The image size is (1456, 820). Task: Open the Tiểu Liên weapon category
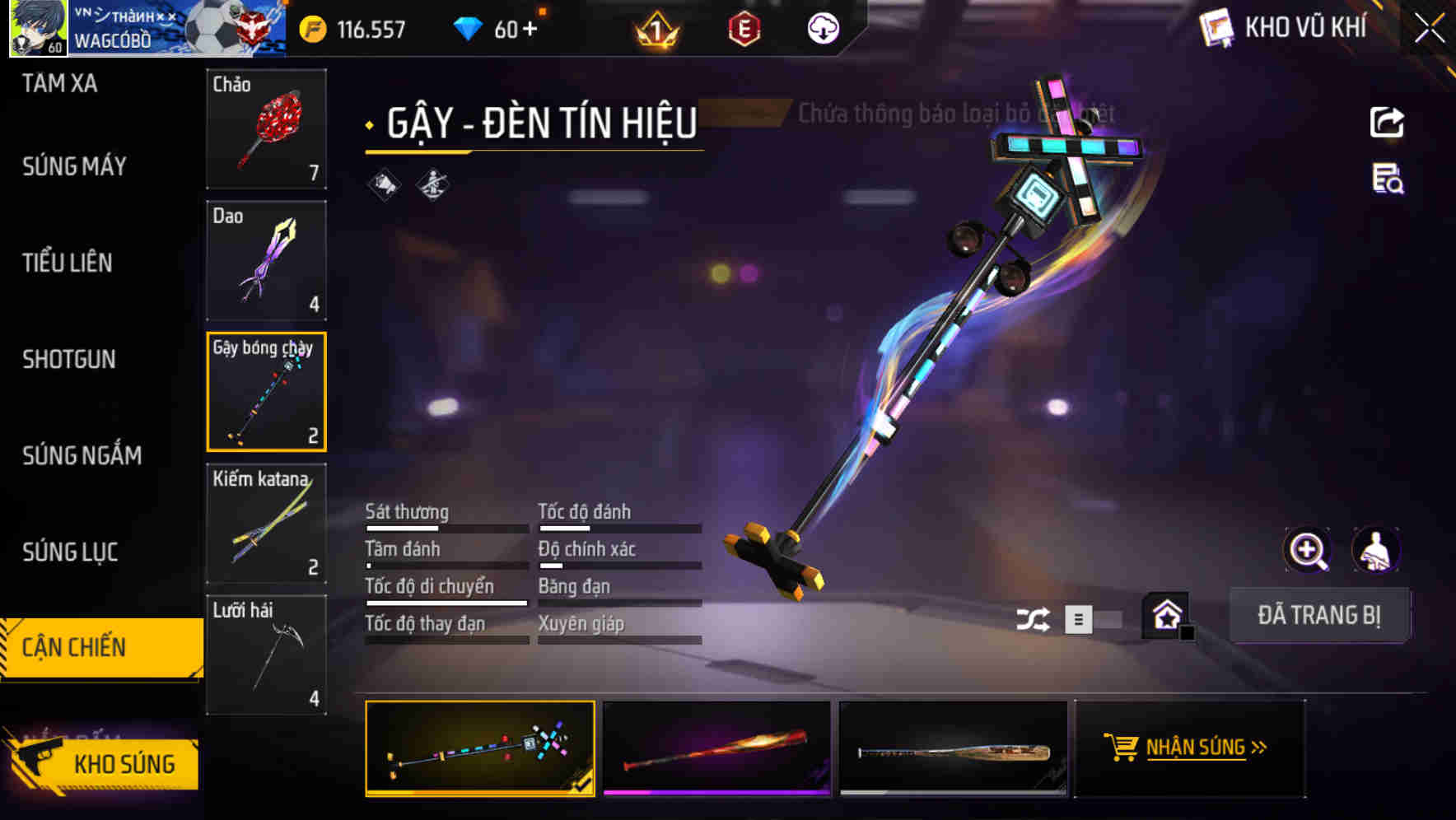[x=67, y=263]
